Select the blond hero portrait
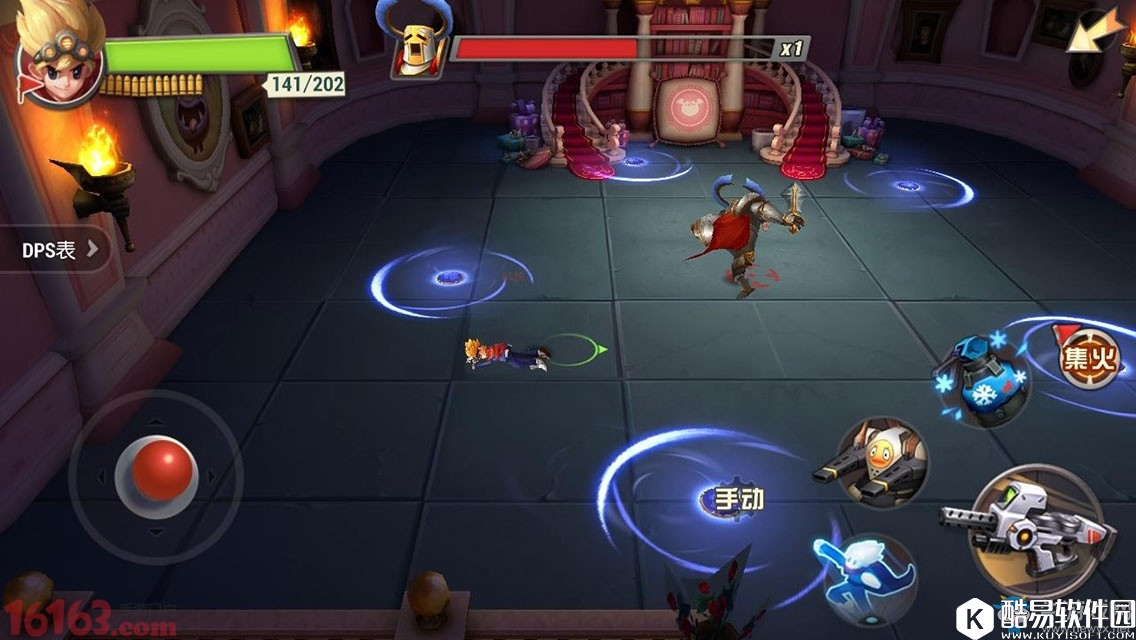Screen dimensions: 1136x640 (x=58, y=56)
